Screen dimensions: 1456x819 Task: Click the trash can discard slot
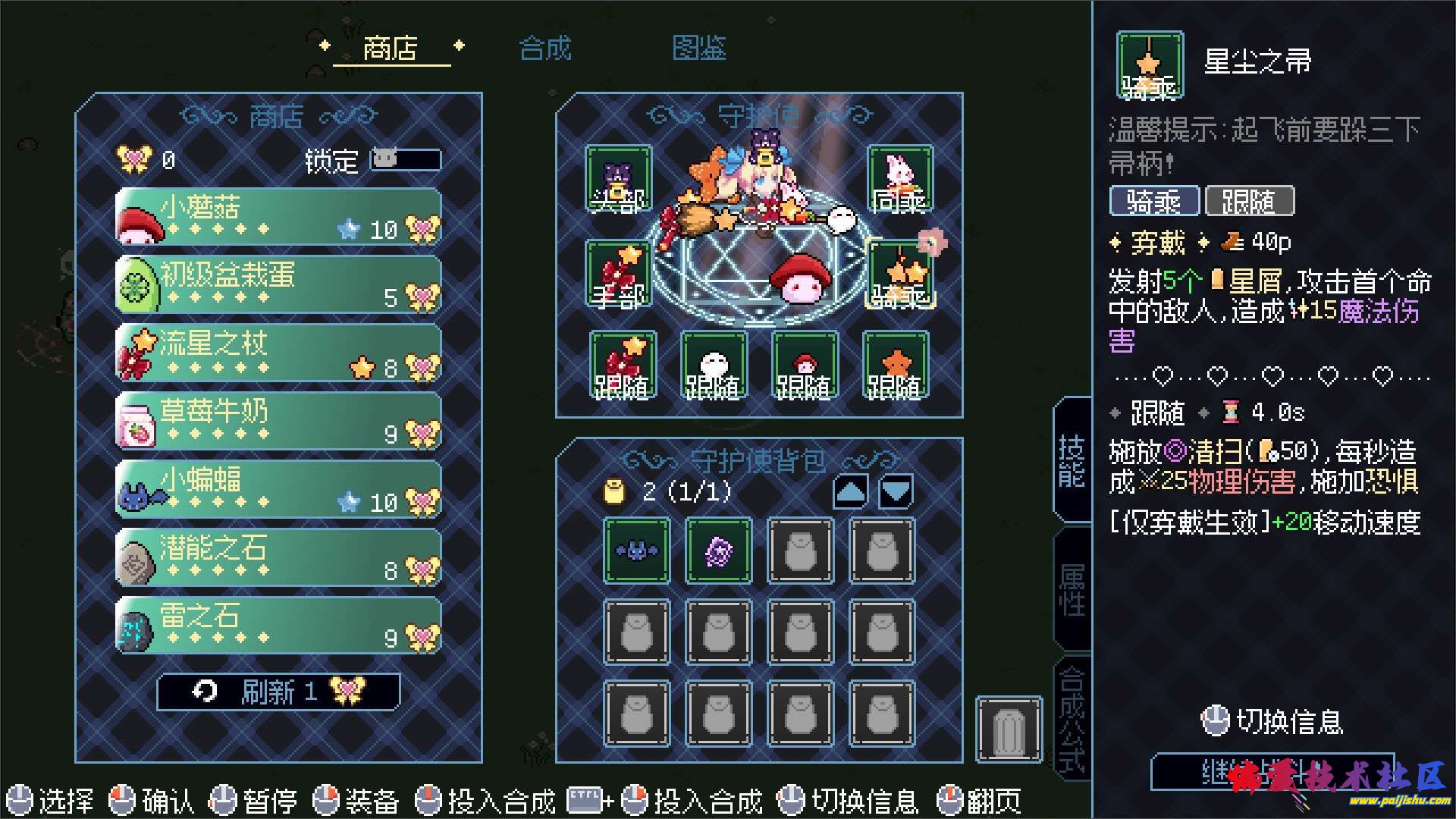pyautogui.click(x=1009, y=729)
